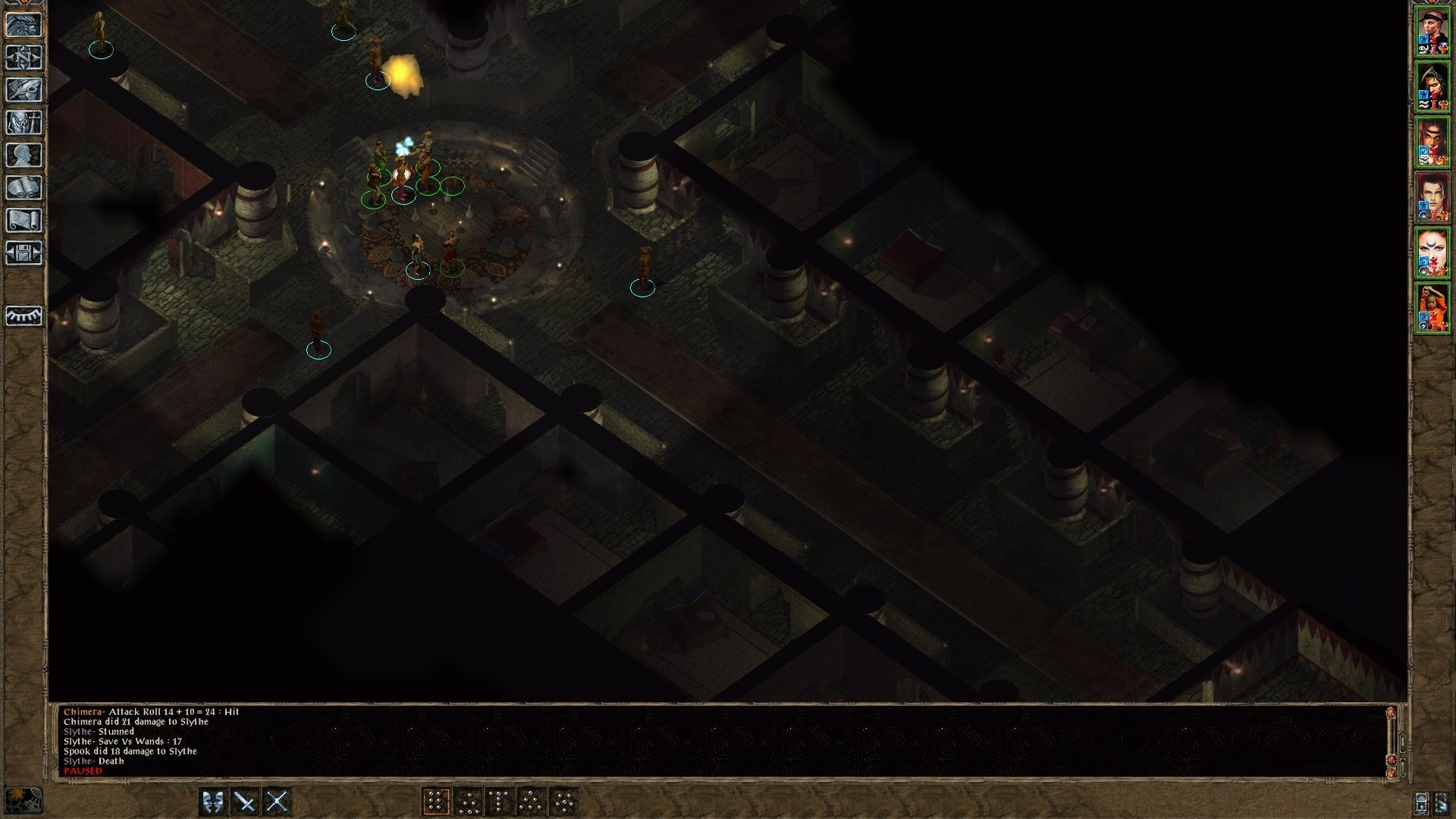Click the return-to-game face icon

pyautogui.click(x=24, y=24)
